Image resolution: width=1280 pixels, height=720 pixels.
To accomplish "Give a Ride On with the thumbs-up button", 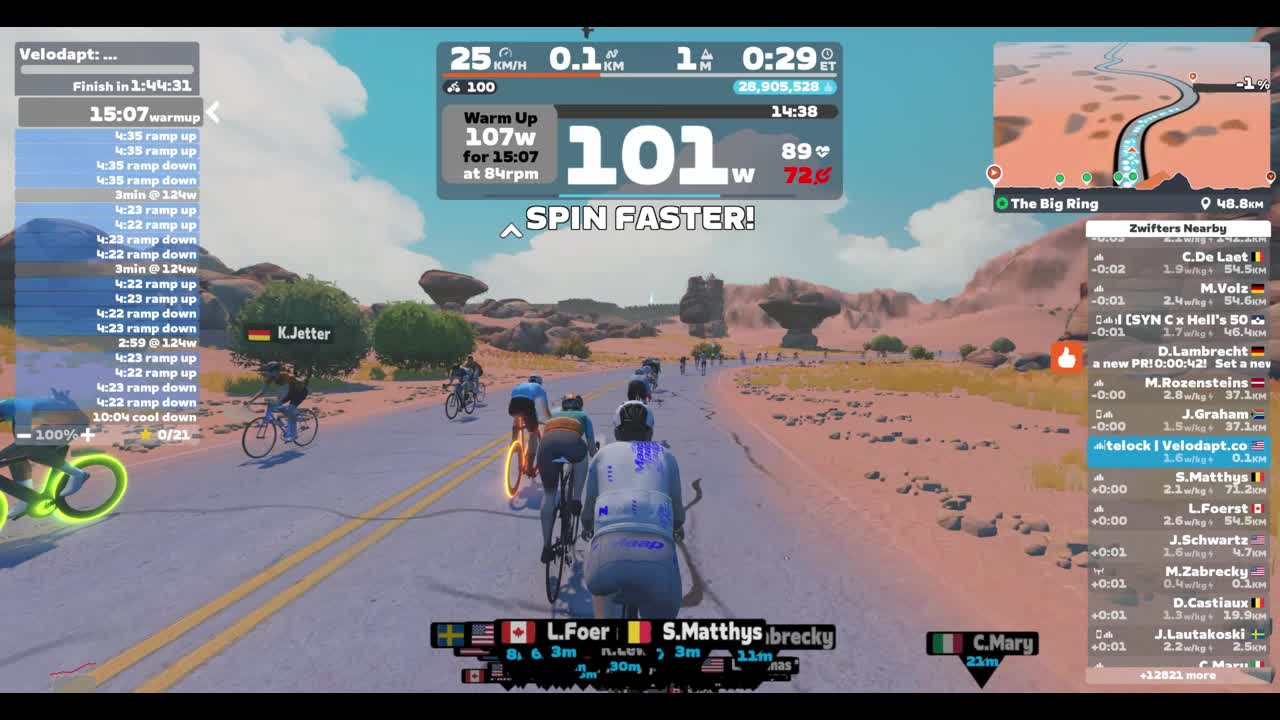I will coord(1066,357).
